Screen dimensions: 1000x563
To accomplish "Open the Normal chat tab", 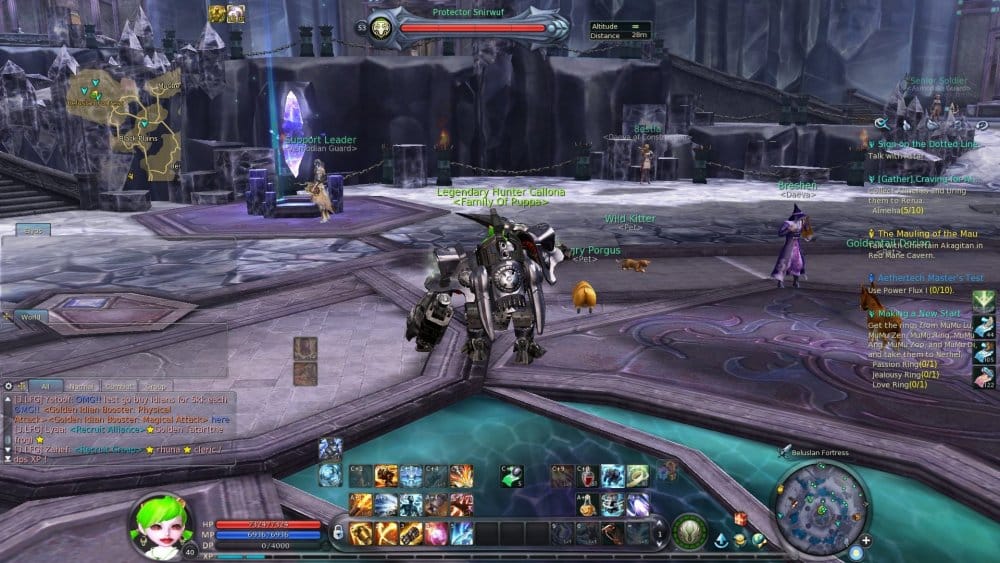I will [82, 385].
